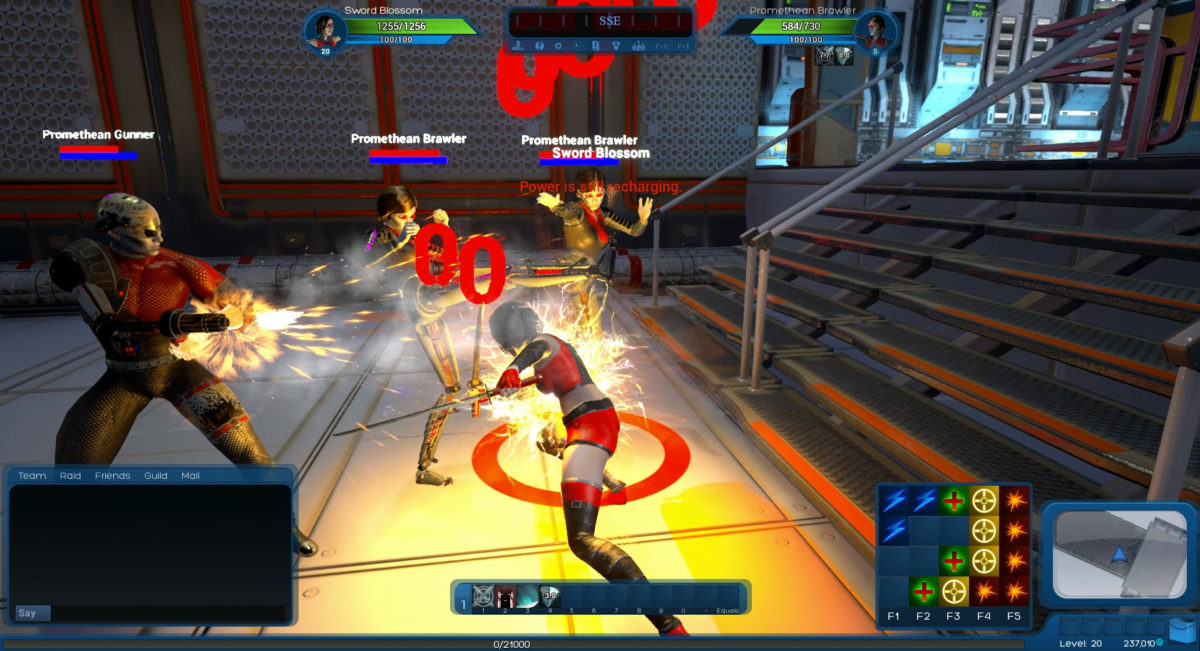Show the Guild chat tab
Viewport: 1200px width, 651px height.
[155, 476]
